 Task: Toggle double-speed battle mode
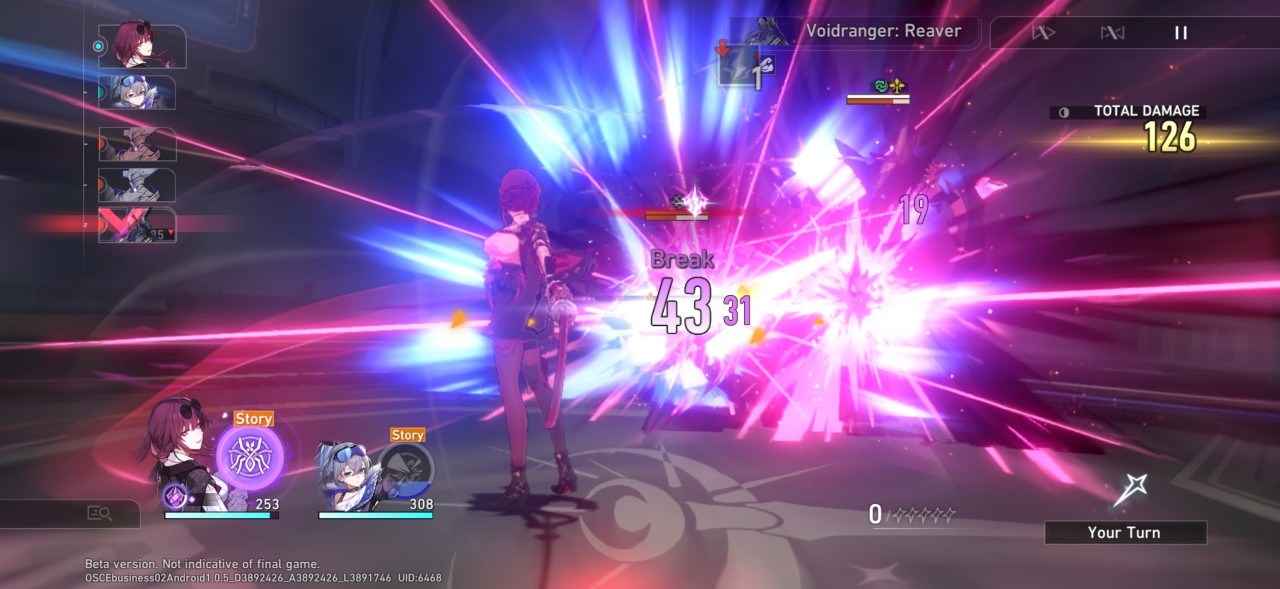tap(1044, 33)
